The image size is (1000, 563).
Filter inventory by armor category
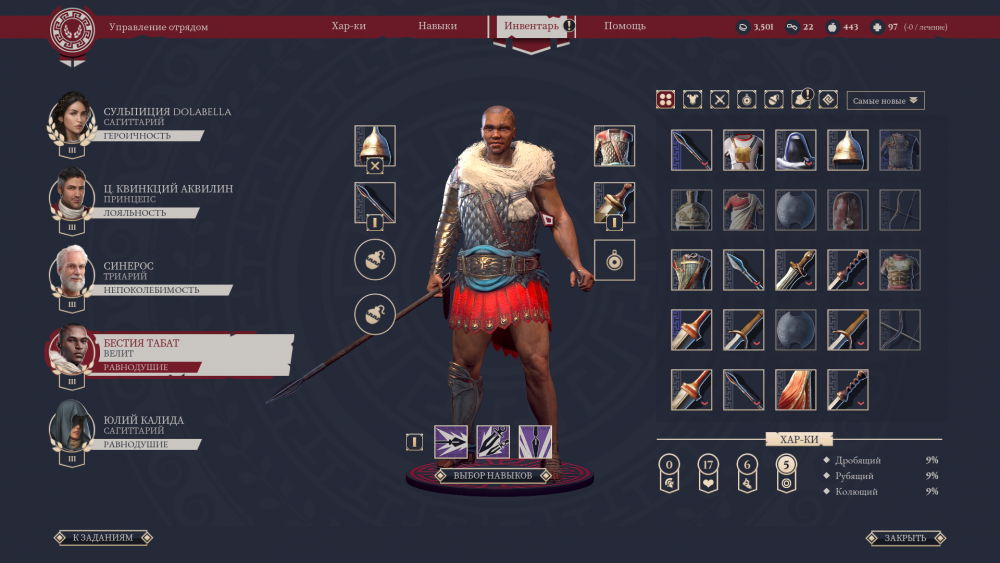point(692,99)
